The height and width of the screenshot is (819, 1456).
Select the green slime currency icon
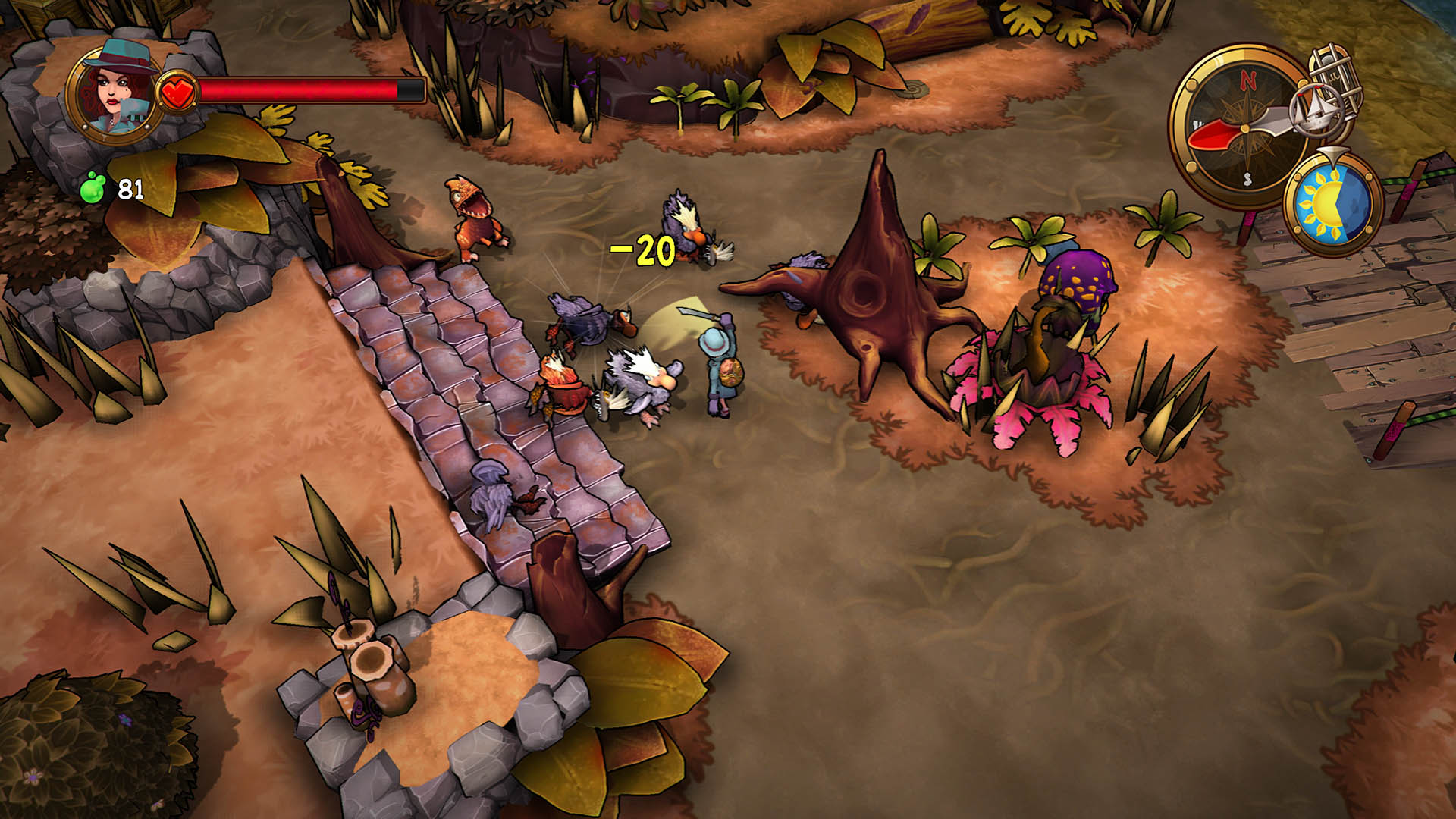93,187
